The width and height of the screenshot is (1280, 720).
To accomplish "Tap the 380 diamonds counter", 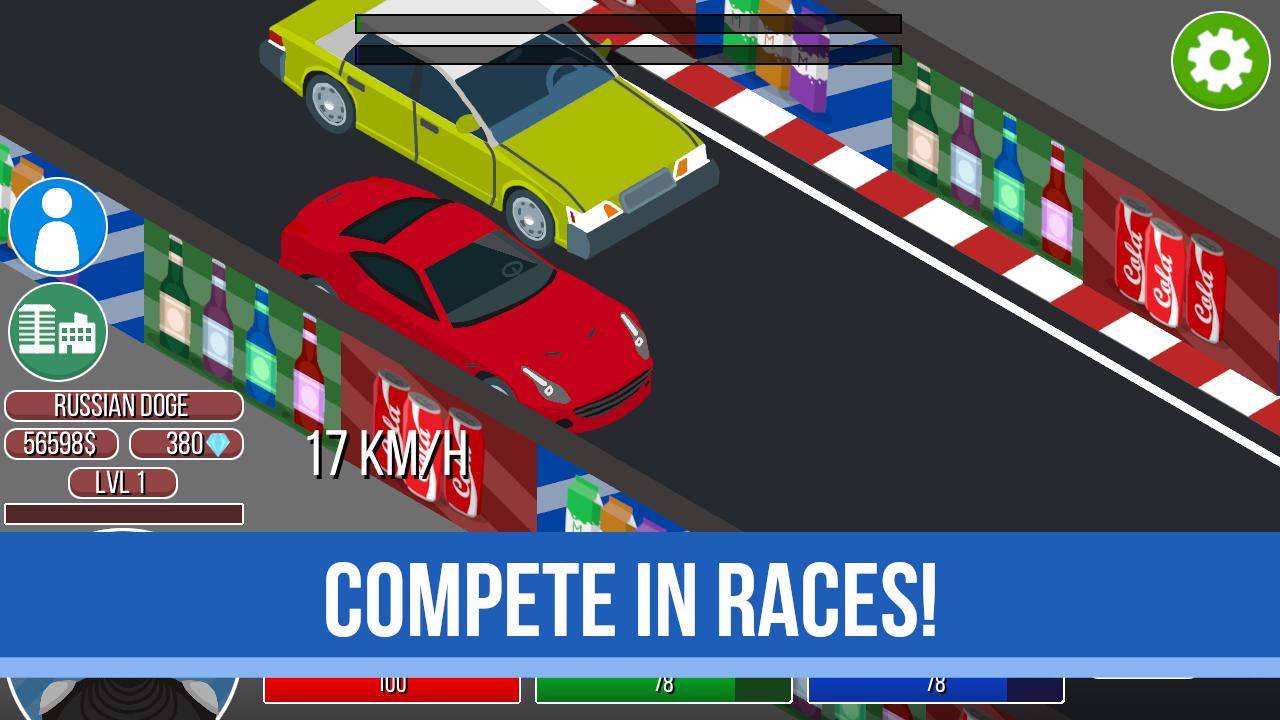I will [186, 444].
